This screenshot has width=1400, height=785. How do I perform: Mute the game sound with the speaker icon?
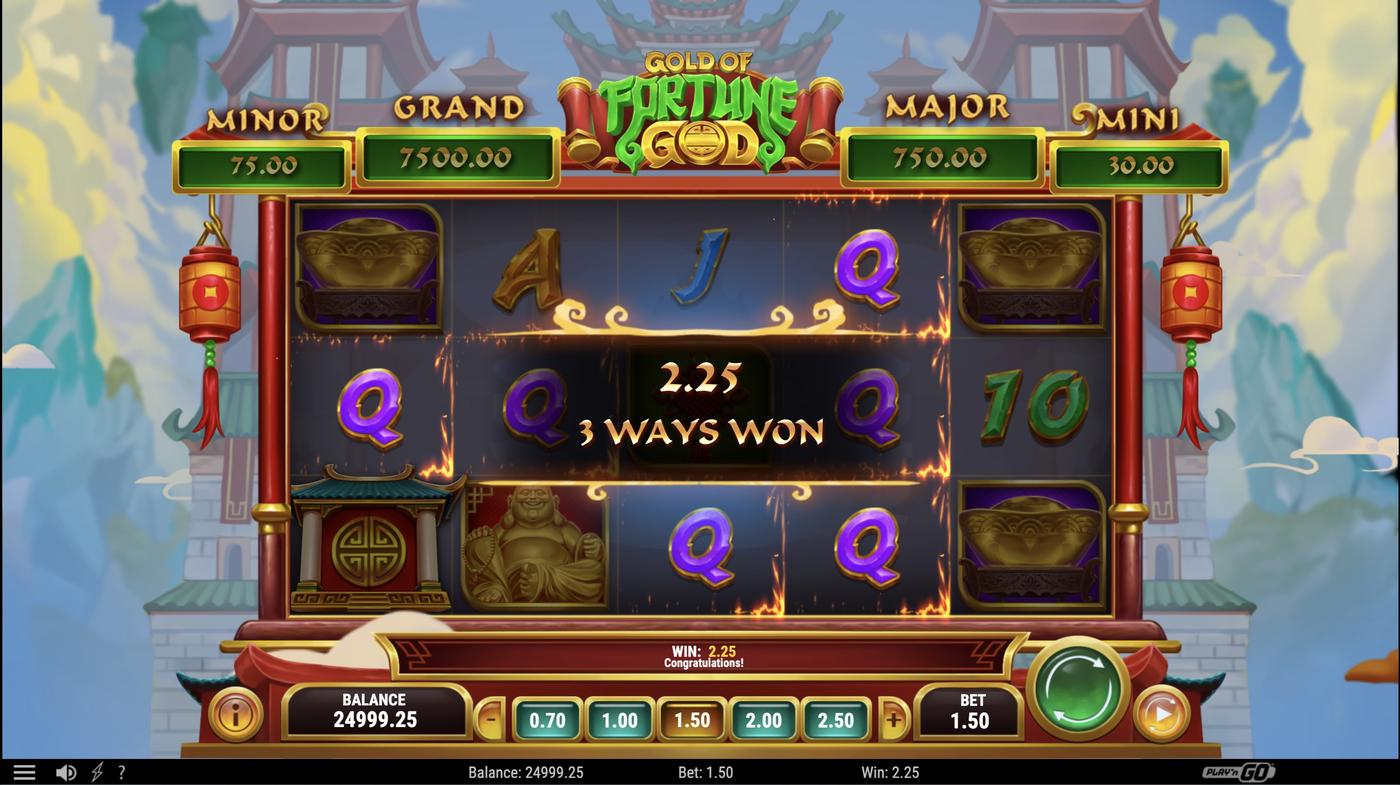pos(66,771)
